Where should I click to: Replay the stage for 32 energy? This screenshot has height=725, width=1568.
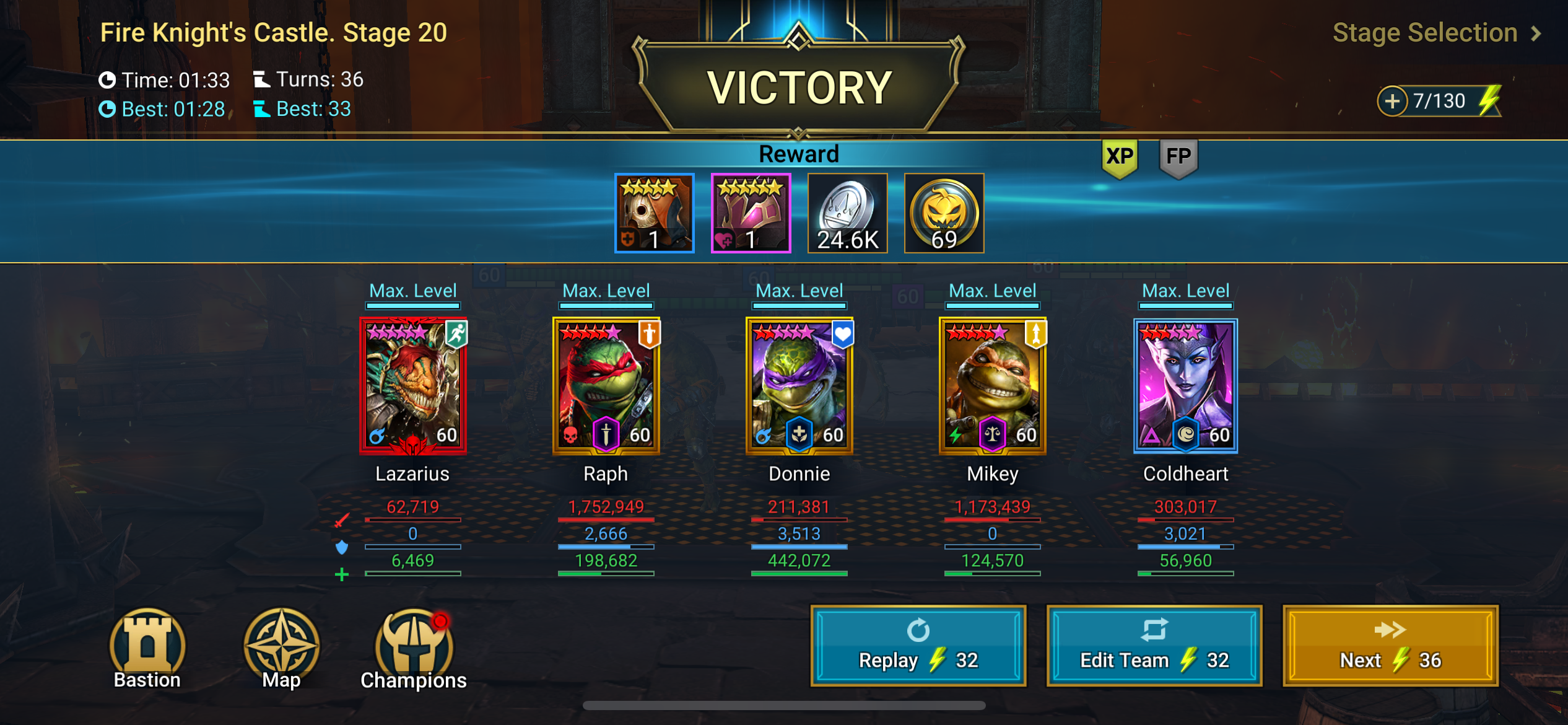tap(918, 646)
